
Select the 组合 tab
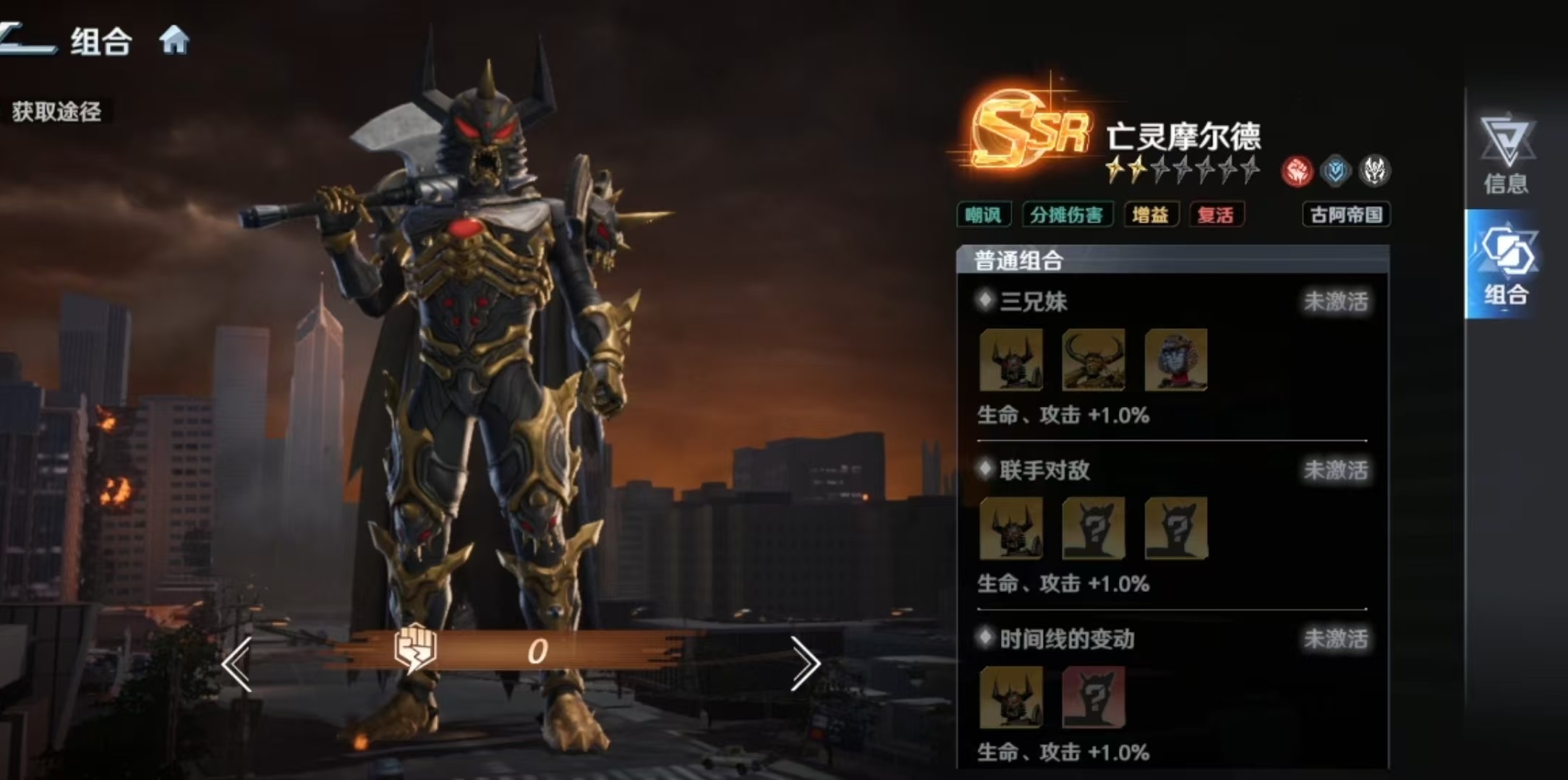coord(1507,265)
